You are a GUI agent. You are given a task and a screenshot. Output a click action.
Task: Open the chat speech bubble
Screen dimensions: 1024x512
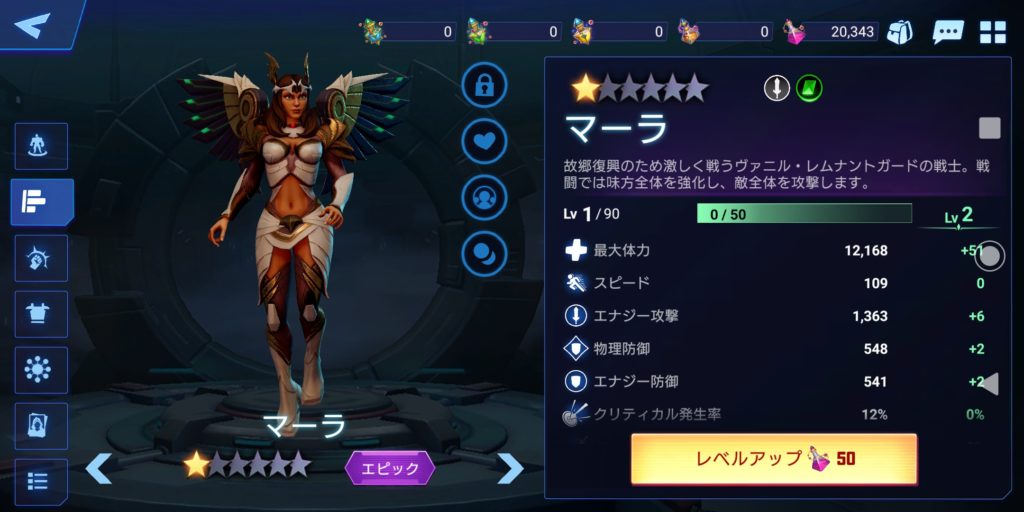click(947, 31)
